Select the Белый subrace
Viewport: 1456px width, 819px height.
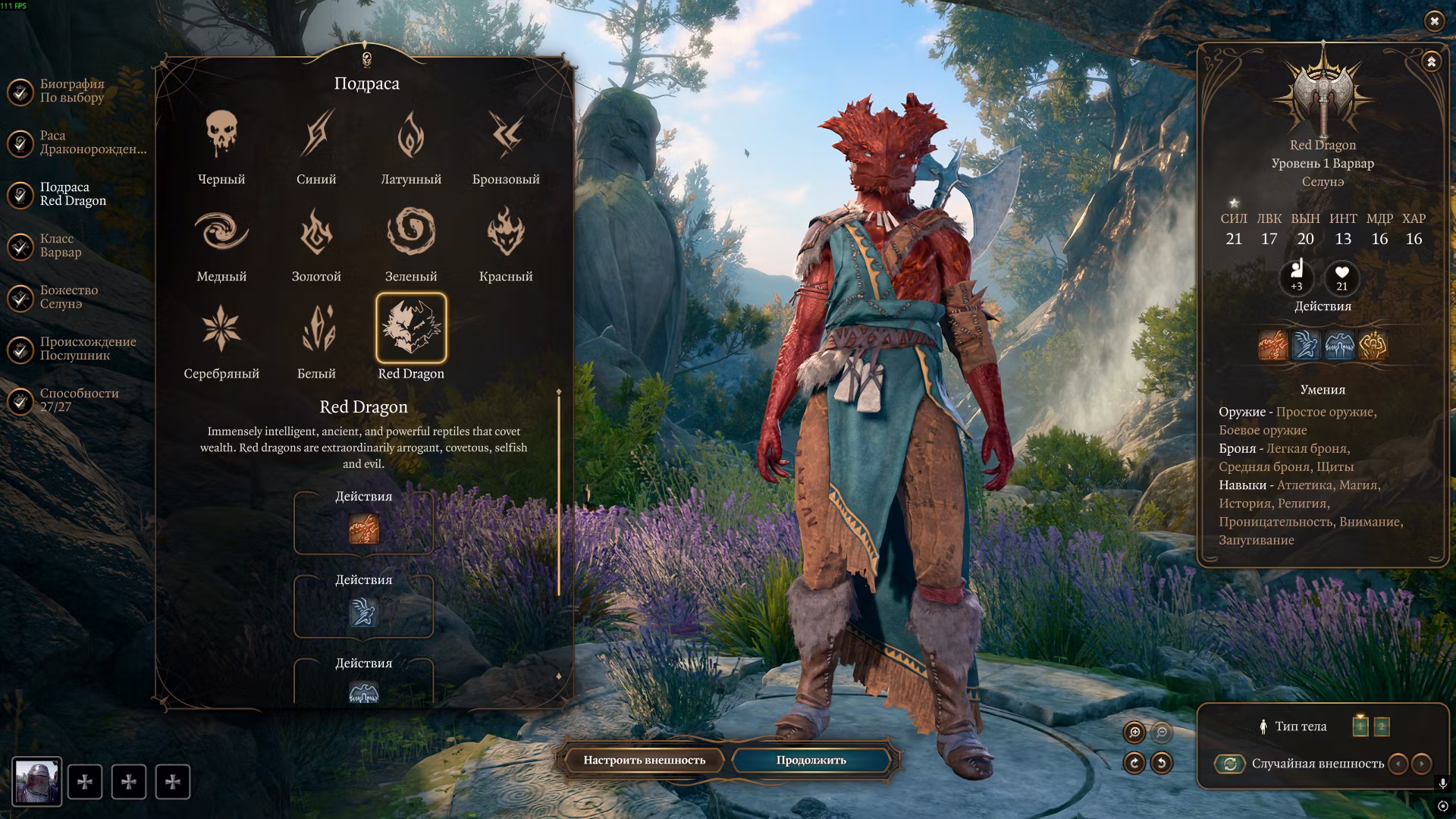(x=316, y=330)
